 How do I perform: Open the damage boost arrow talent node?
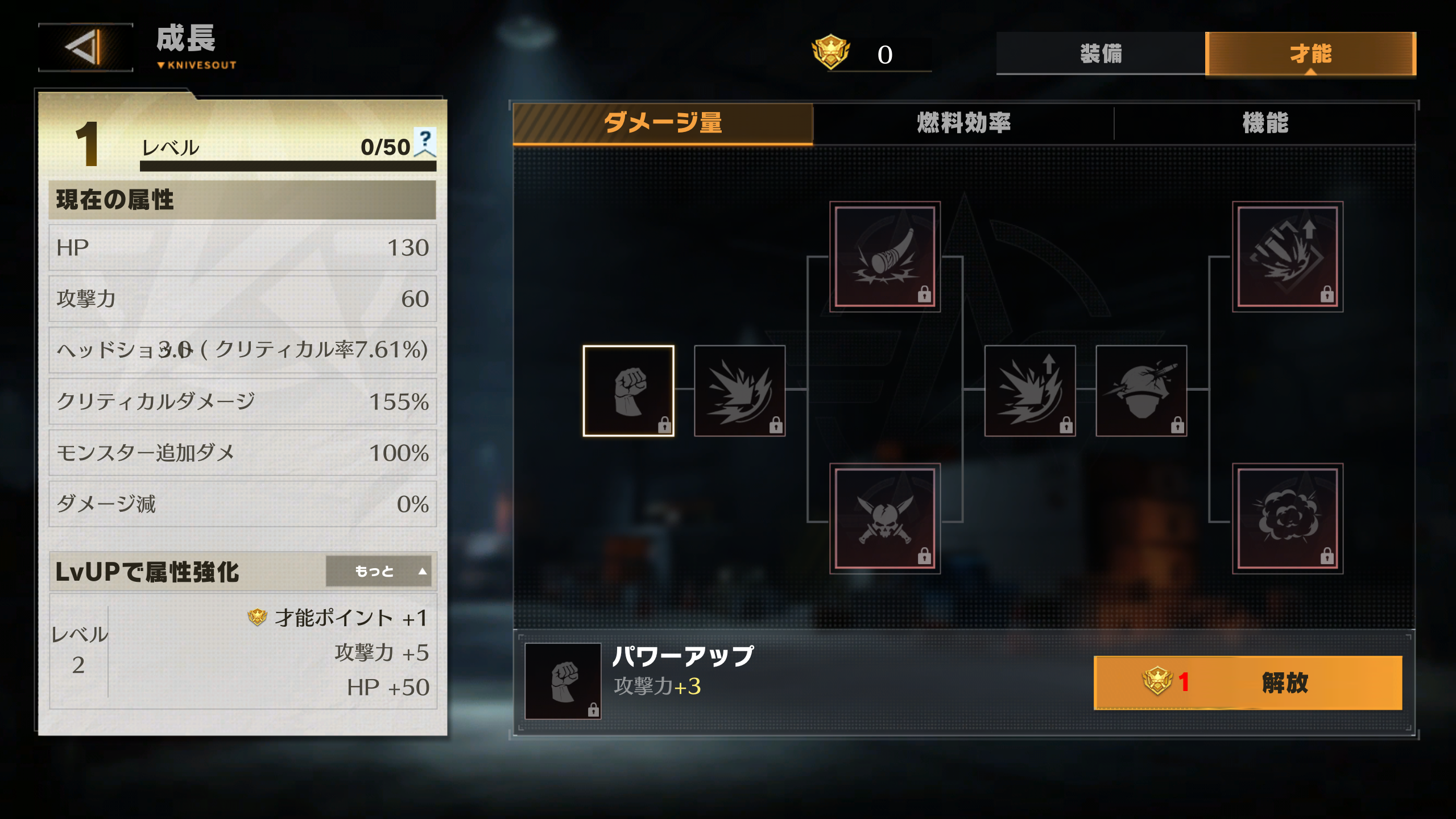pos(1029,392)
